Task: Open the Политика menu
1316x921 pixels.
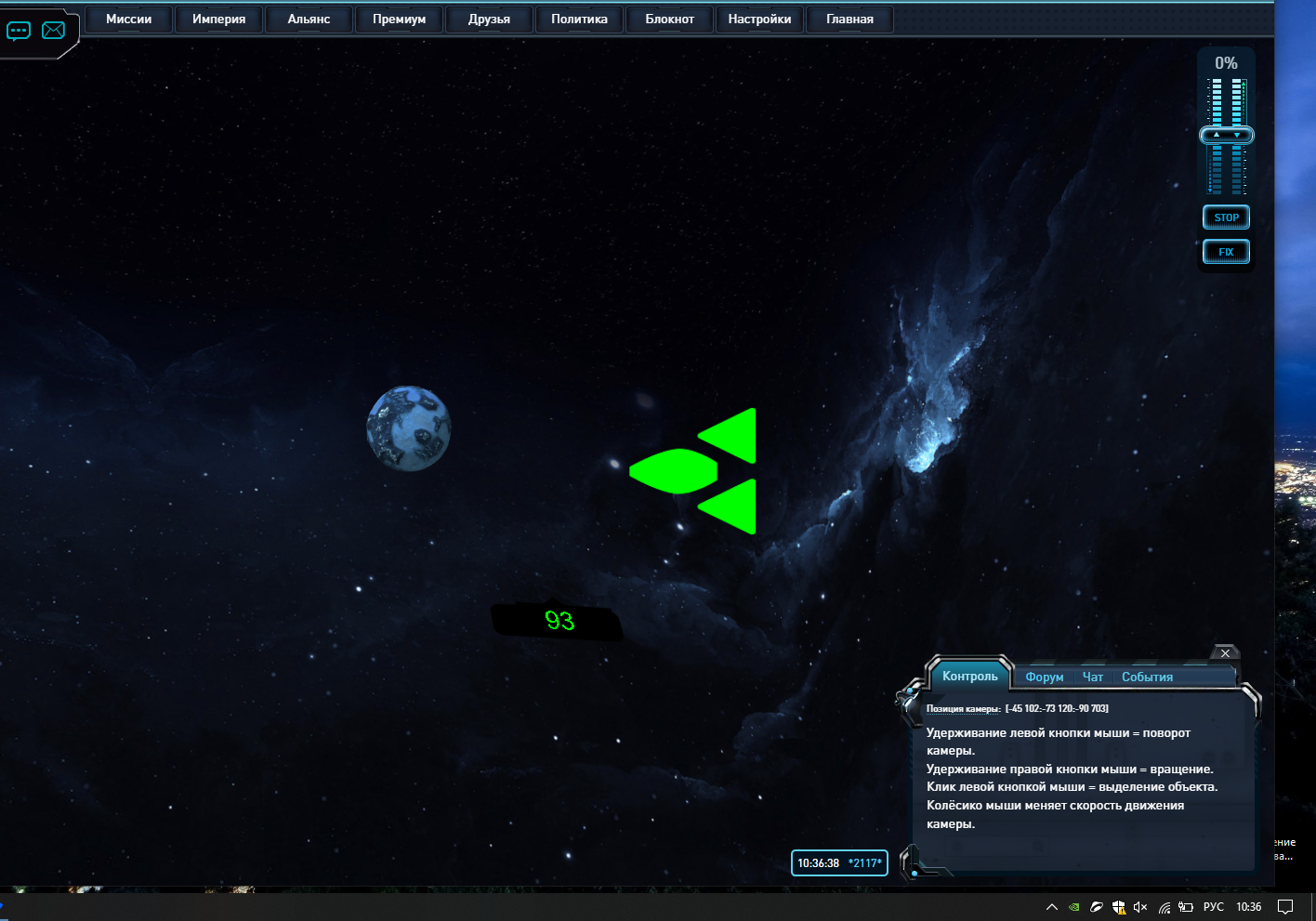Action: (x=579, y=20)
